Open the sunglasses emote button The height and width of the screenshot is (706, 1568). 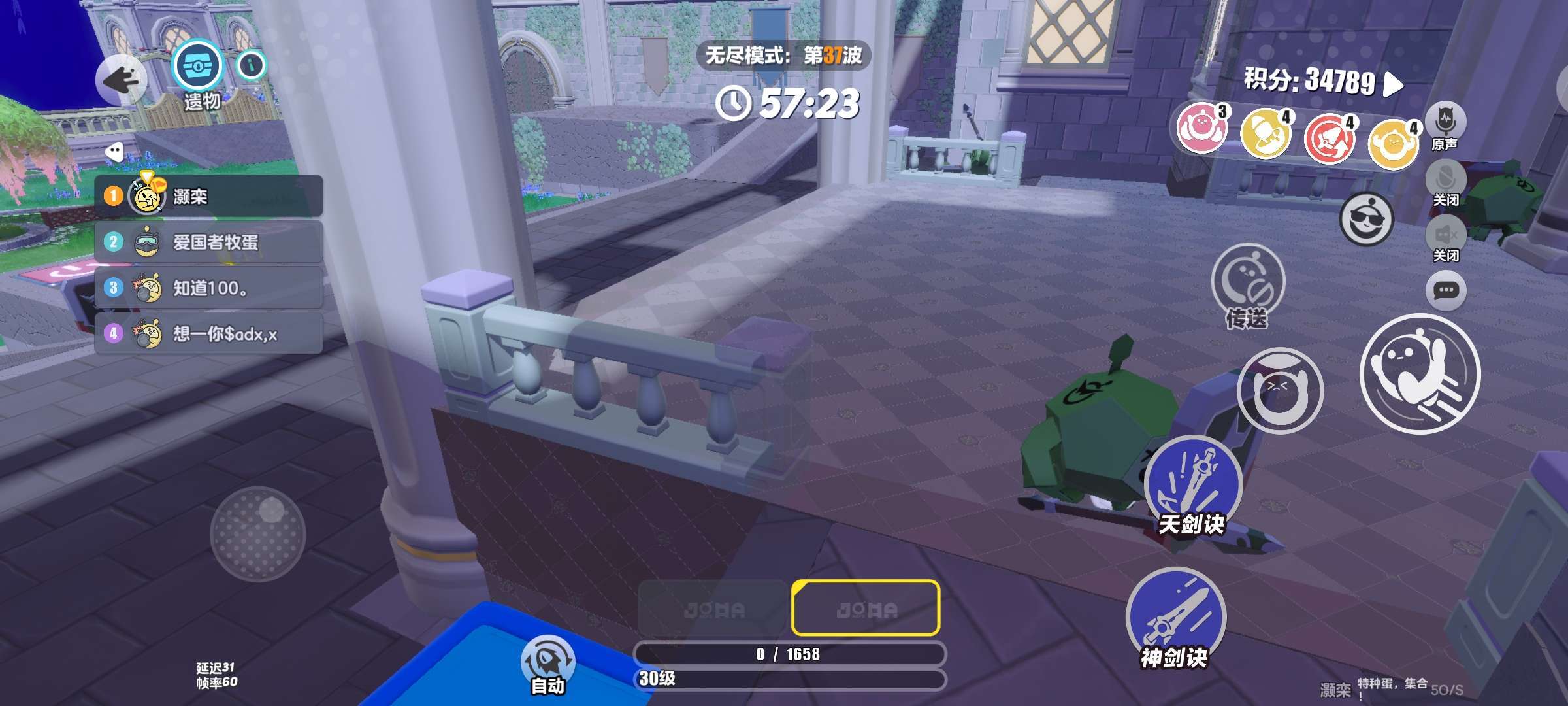[x=1366, y=220]
